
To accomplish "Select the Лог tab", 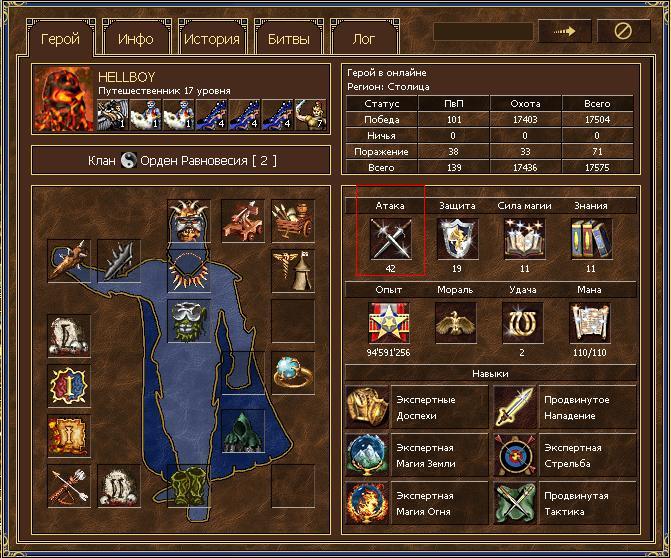I will coord(365,40).
